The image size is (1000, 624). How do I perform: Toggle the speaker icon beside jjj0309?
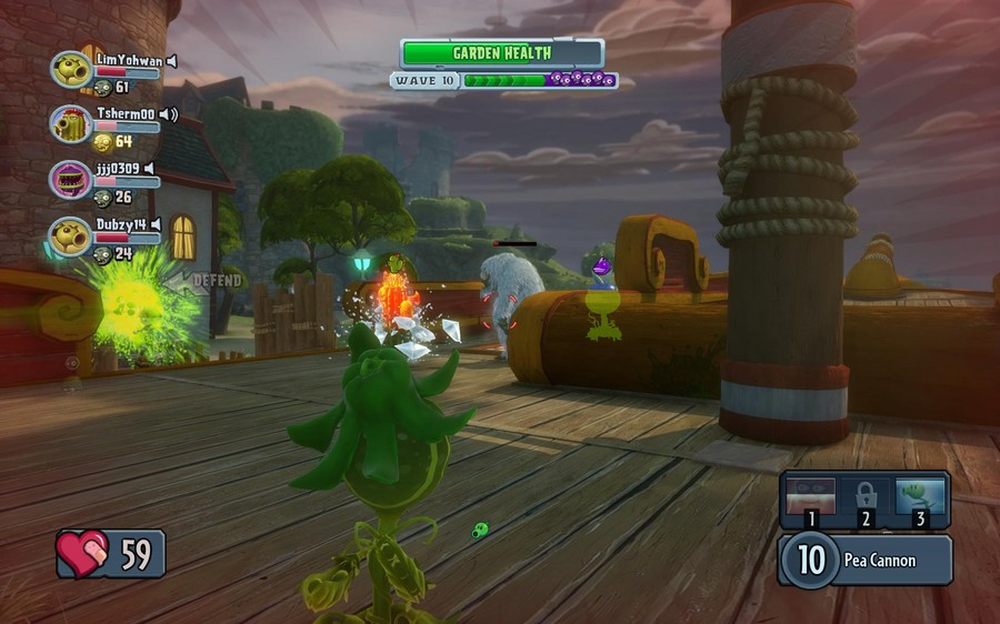149,169
